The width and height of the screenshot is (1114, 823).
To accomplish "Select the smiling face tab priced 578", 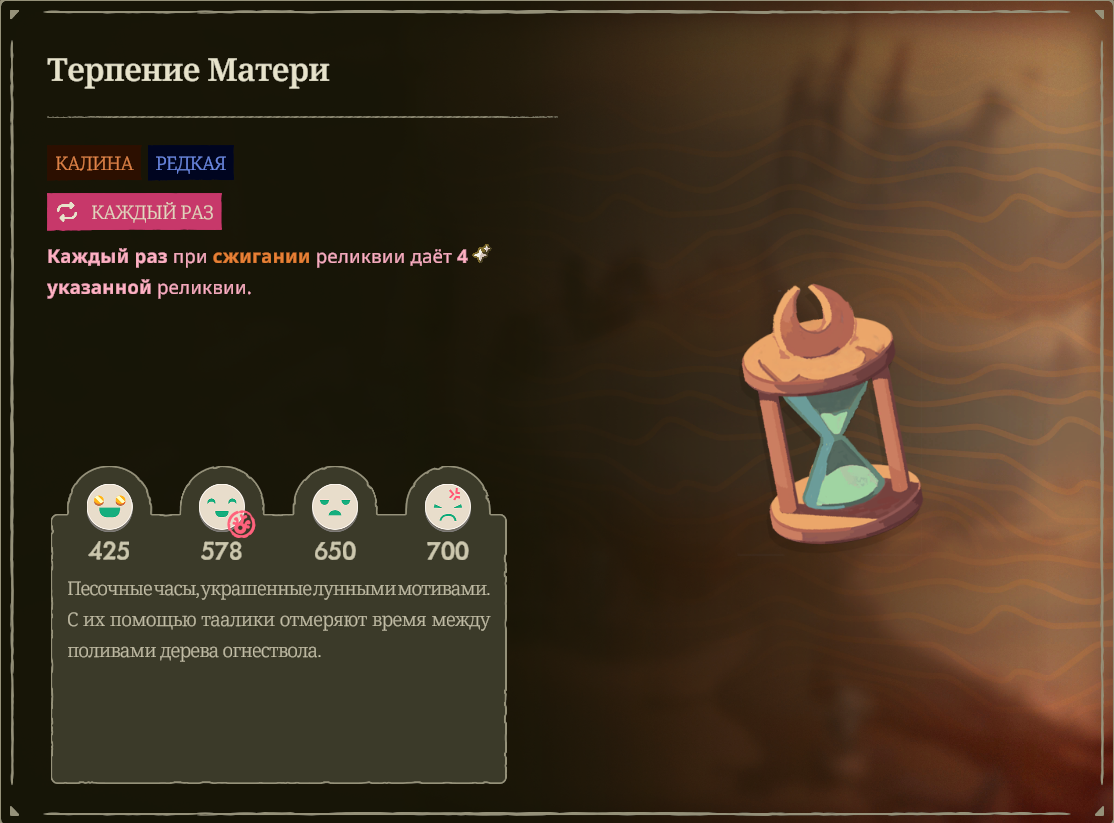I will click(x=221, y=508).
